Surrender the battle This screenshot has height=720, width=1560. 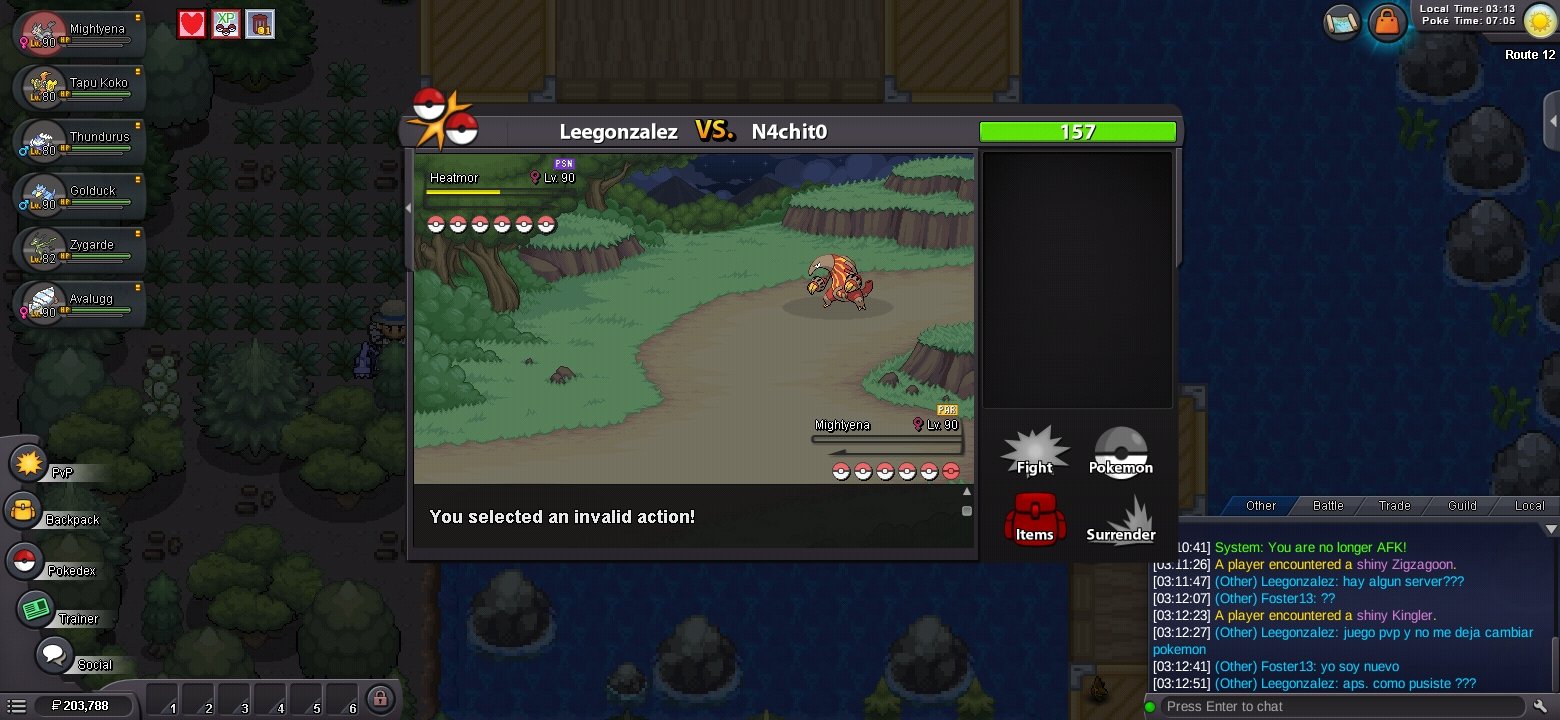point(1120,521)
